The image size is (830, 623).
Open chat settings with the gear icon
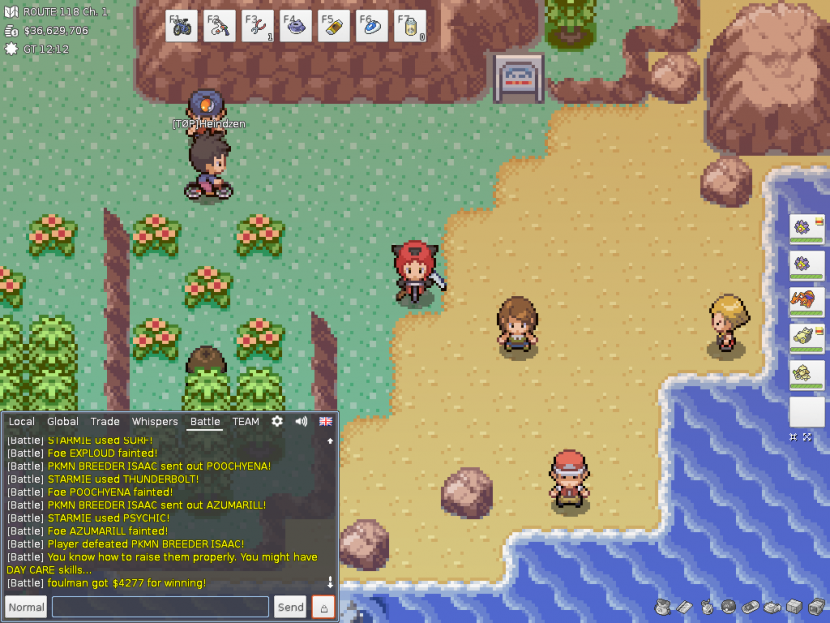pos(277,422)
